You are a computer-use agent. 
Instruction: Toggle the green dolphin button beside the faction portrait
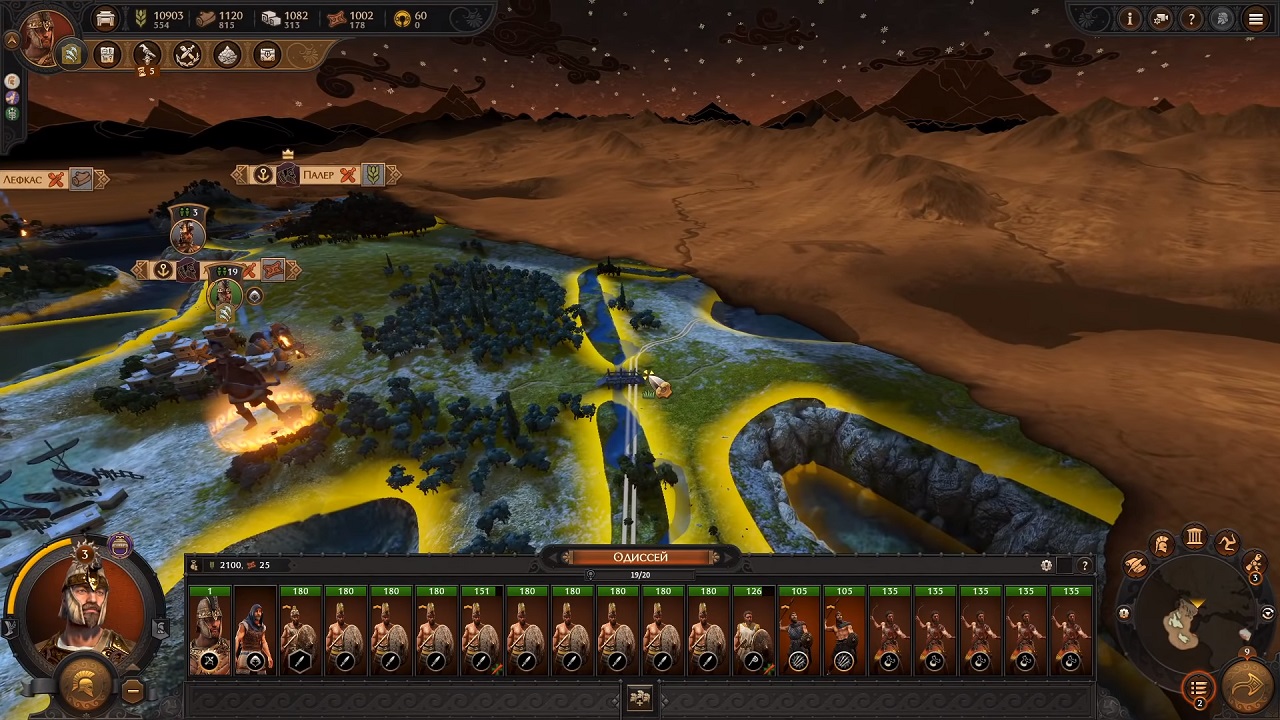point(12,113)
